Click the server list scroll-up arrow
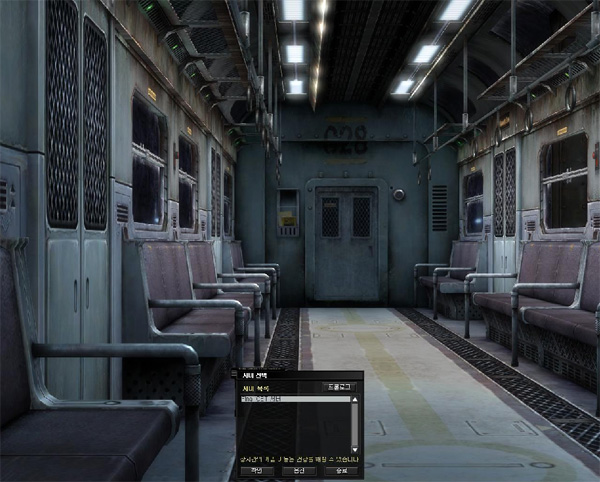 354,399
